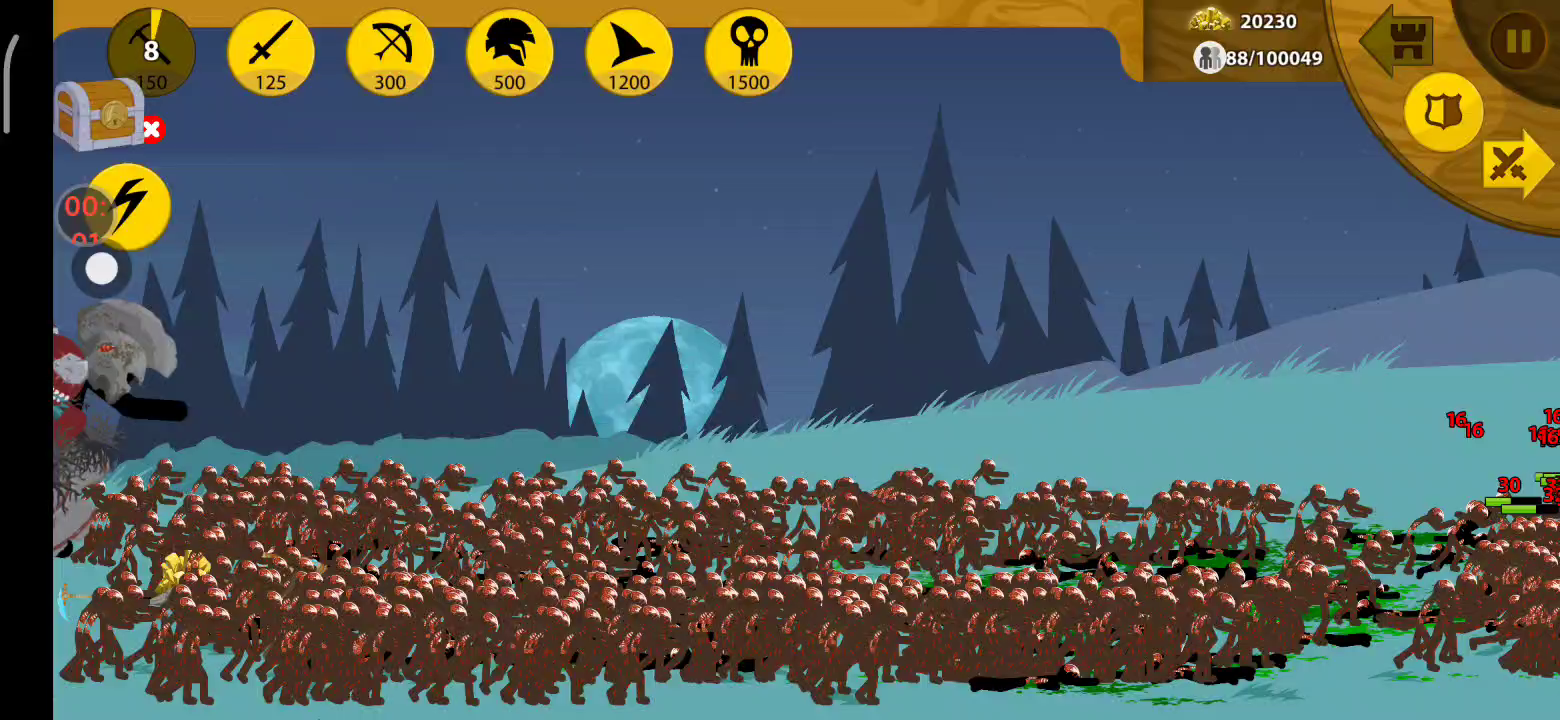Pause the game

(1517, 42)
